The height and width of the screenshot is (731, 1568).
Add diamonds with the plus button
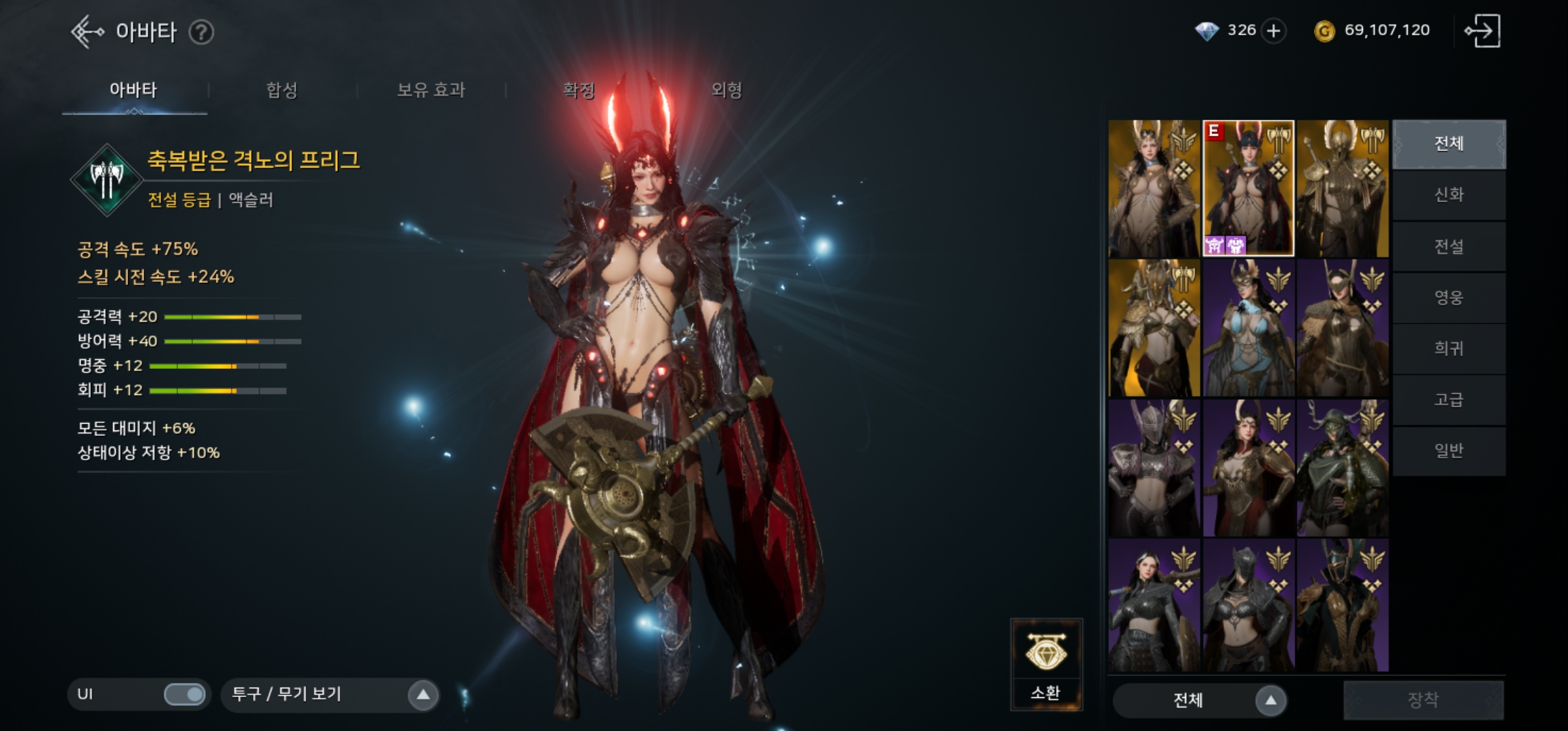coord(1273,31)
